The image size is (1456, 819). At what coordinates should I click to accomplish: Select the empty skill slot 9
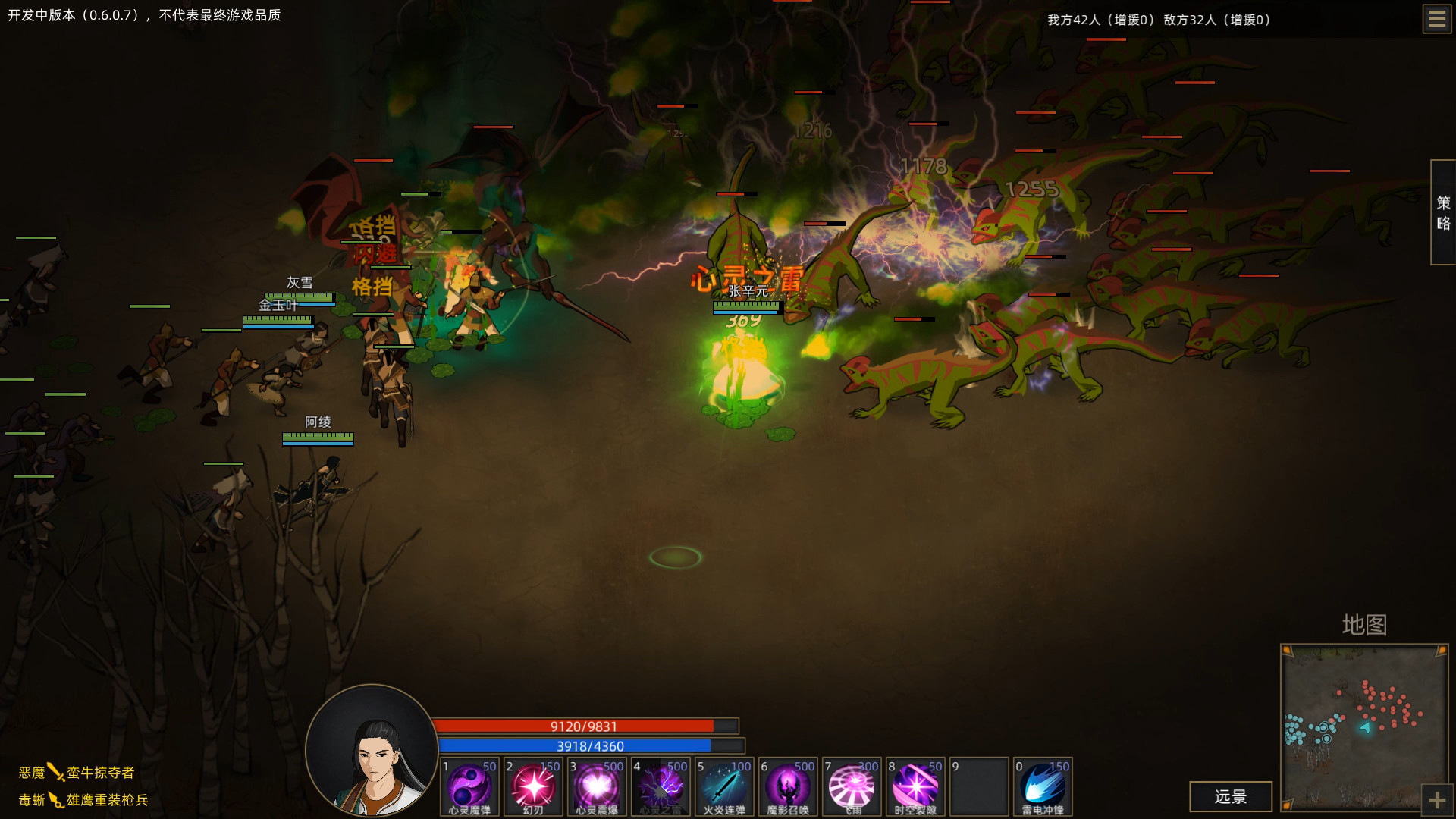click(x=978, y=787)
